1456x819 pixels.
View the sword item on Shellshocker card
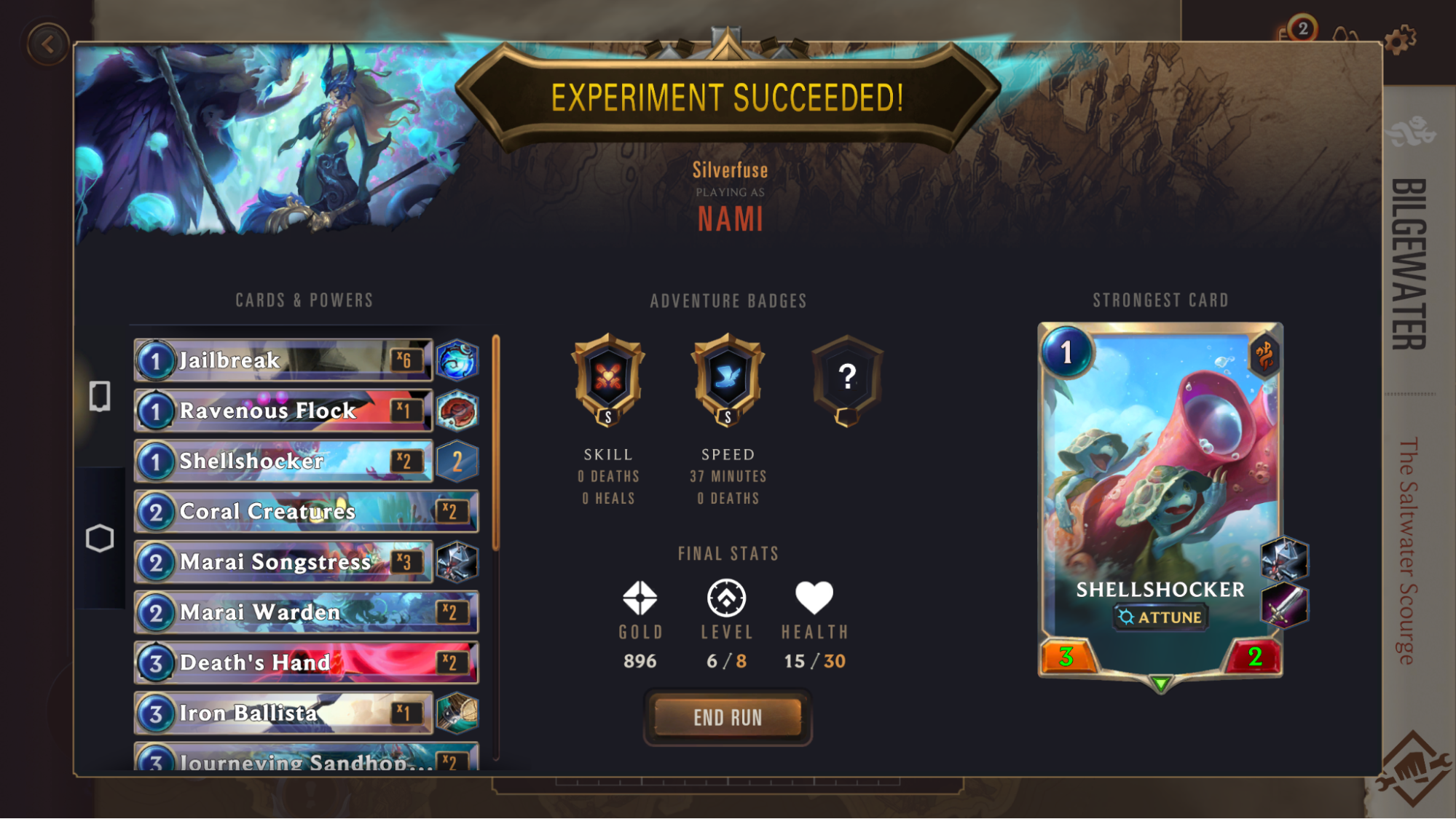click(x=1284, y=606)
